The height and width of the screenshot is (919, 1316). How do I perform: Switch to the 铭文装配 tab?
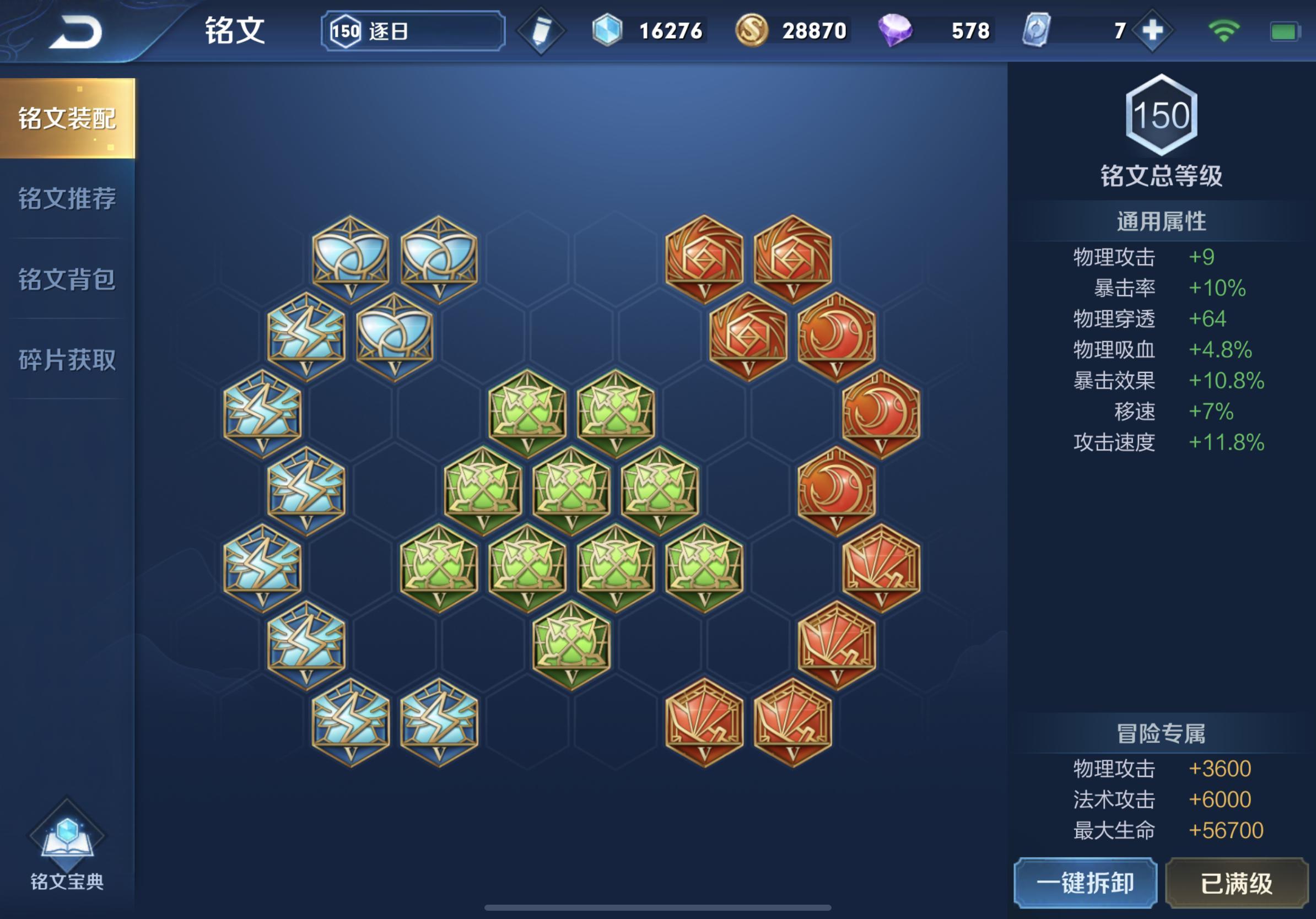tap(67, 118)
